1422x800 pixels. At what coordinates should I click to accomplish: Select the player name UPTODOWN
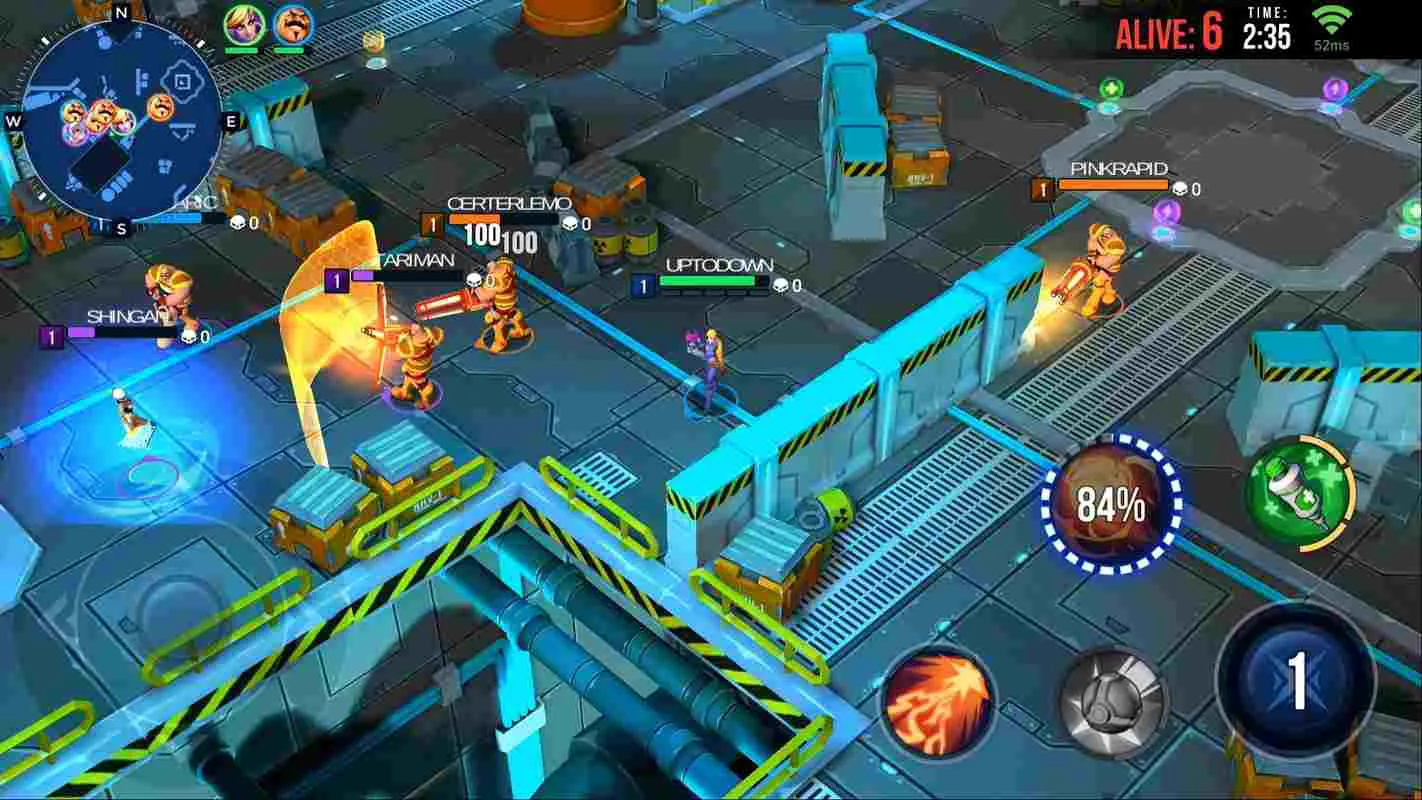(x=718, y=264)
